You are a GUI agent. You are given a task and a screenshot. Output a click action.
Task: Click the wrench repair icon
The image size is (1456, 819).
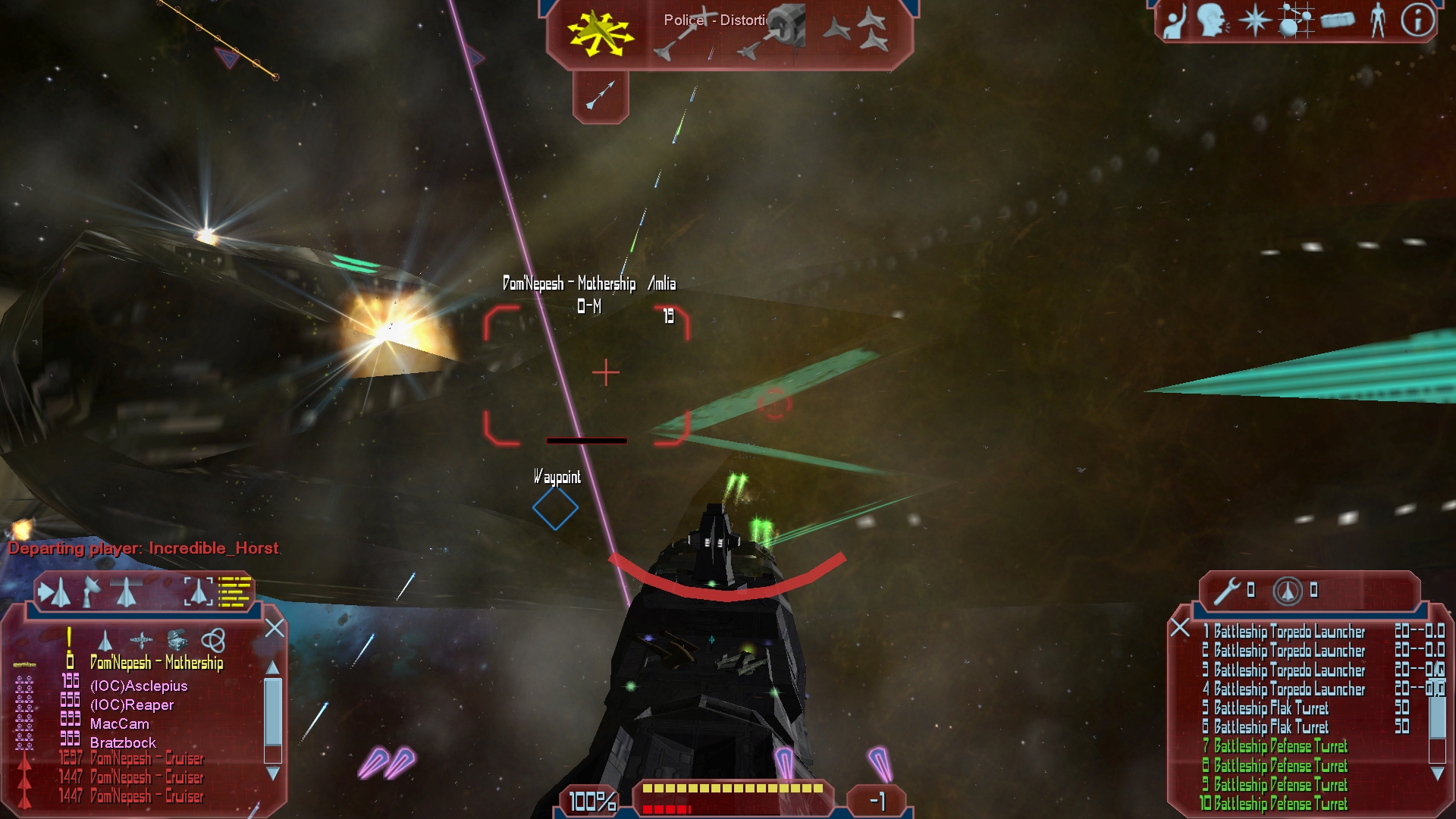coord(1225,591)
